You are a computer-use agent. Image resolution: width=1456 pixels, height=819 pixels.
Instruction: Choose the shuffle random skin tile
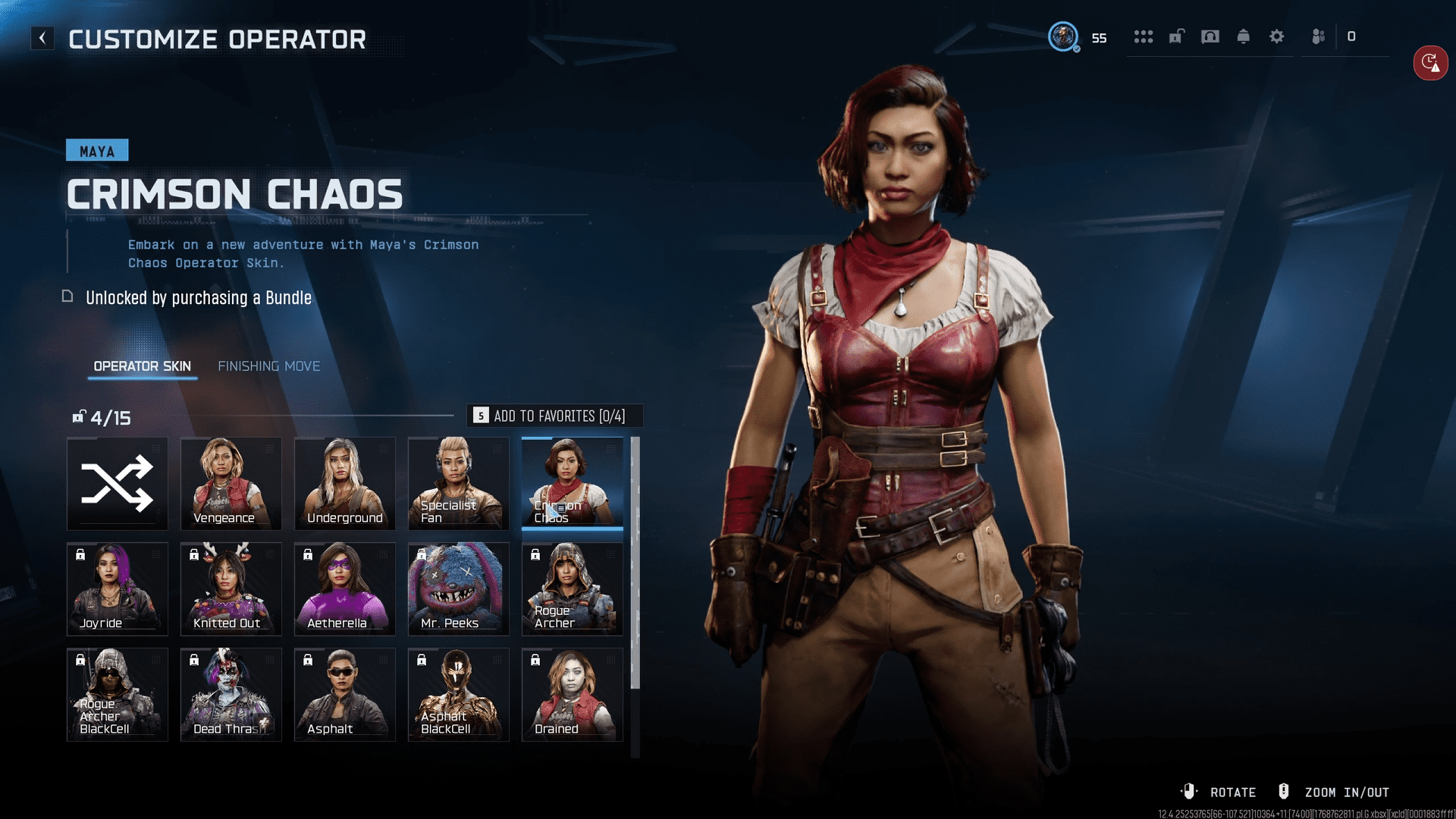(x=118, y=483)
